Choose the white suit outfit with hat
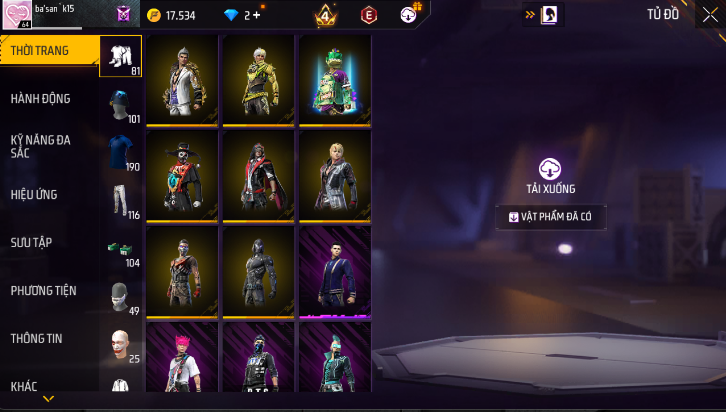Viewport: 726px width, 412px height. tap(181, 81)
